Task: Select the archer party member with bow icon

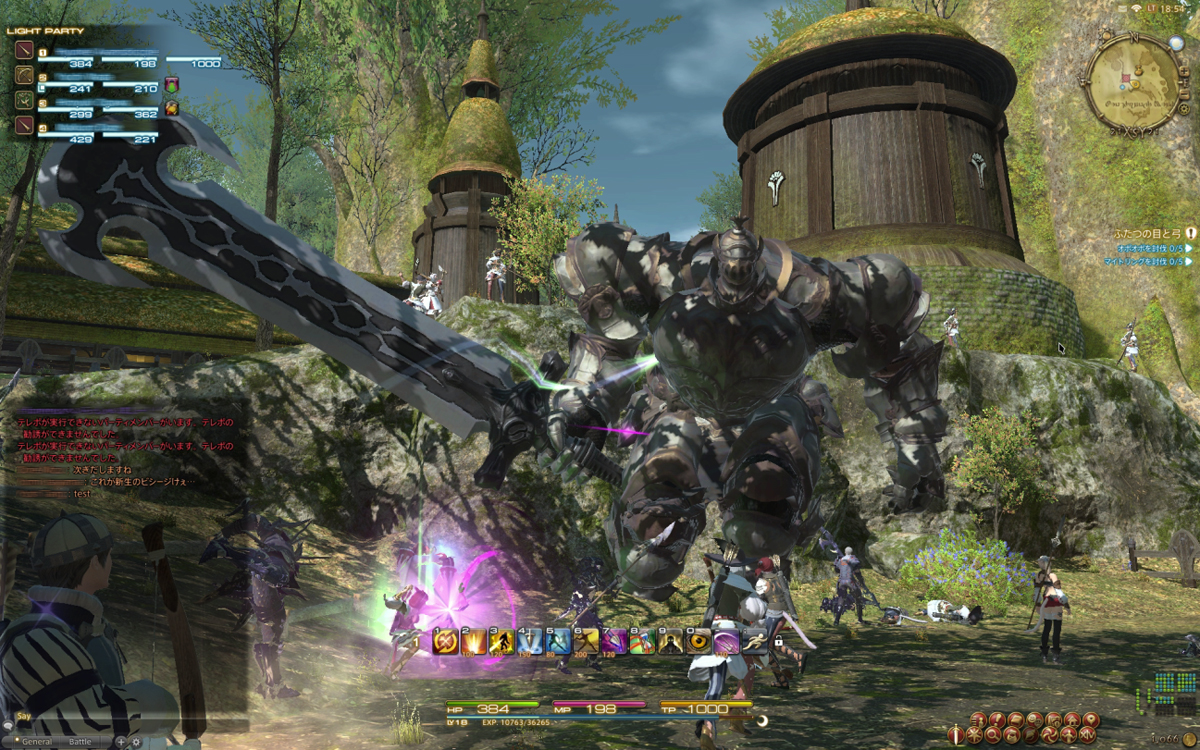Action: click(x=23, y=76)
